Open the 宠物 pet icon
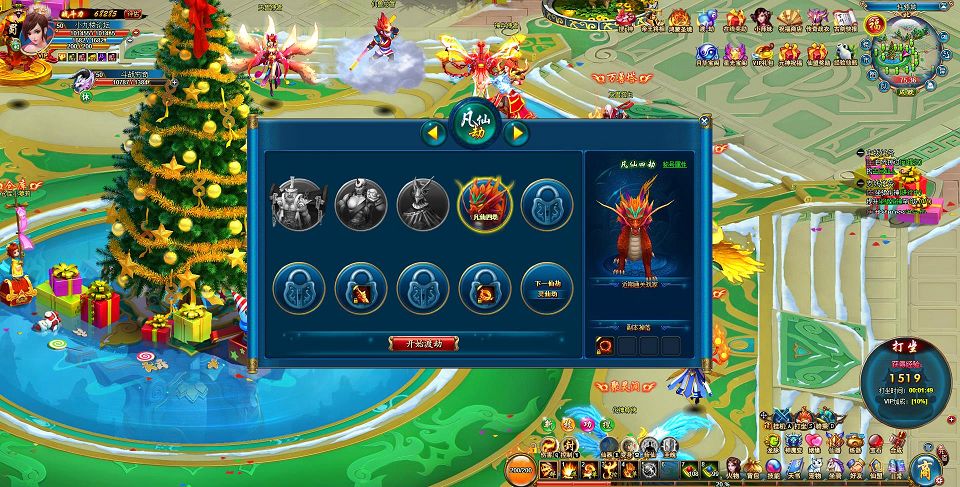Viewport: 960px width, 487px height. coord(814,468)
